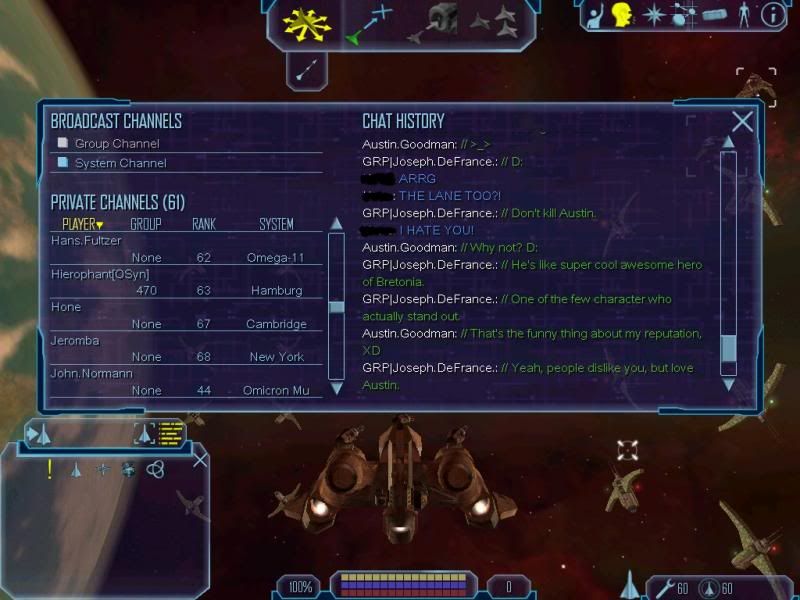Choose the dock maneuver icon

[436, 21]
